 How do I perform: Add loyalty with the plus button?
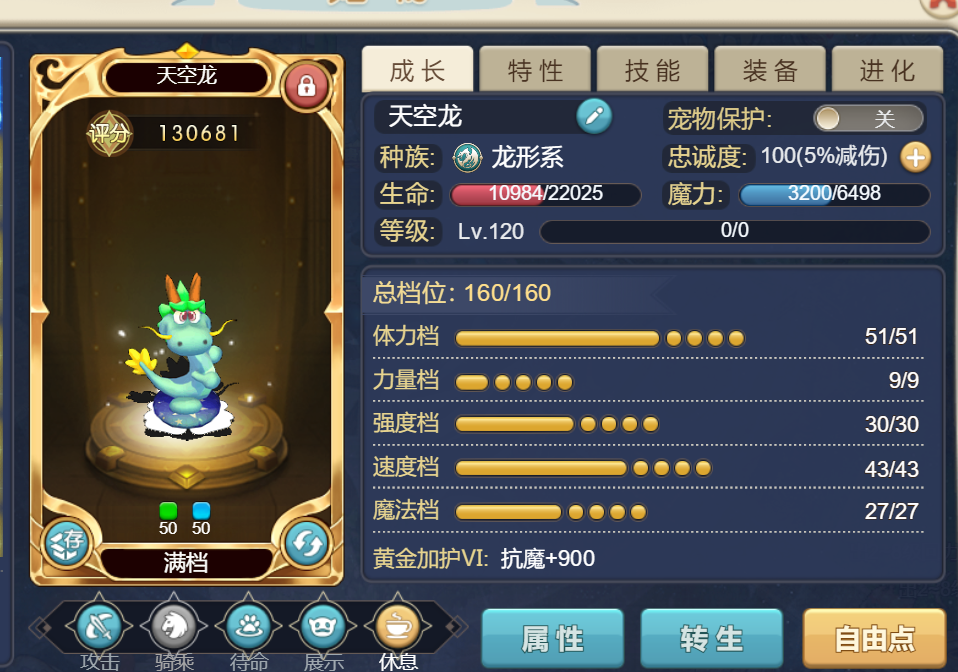pyautogui.click(x=915, y=157)
